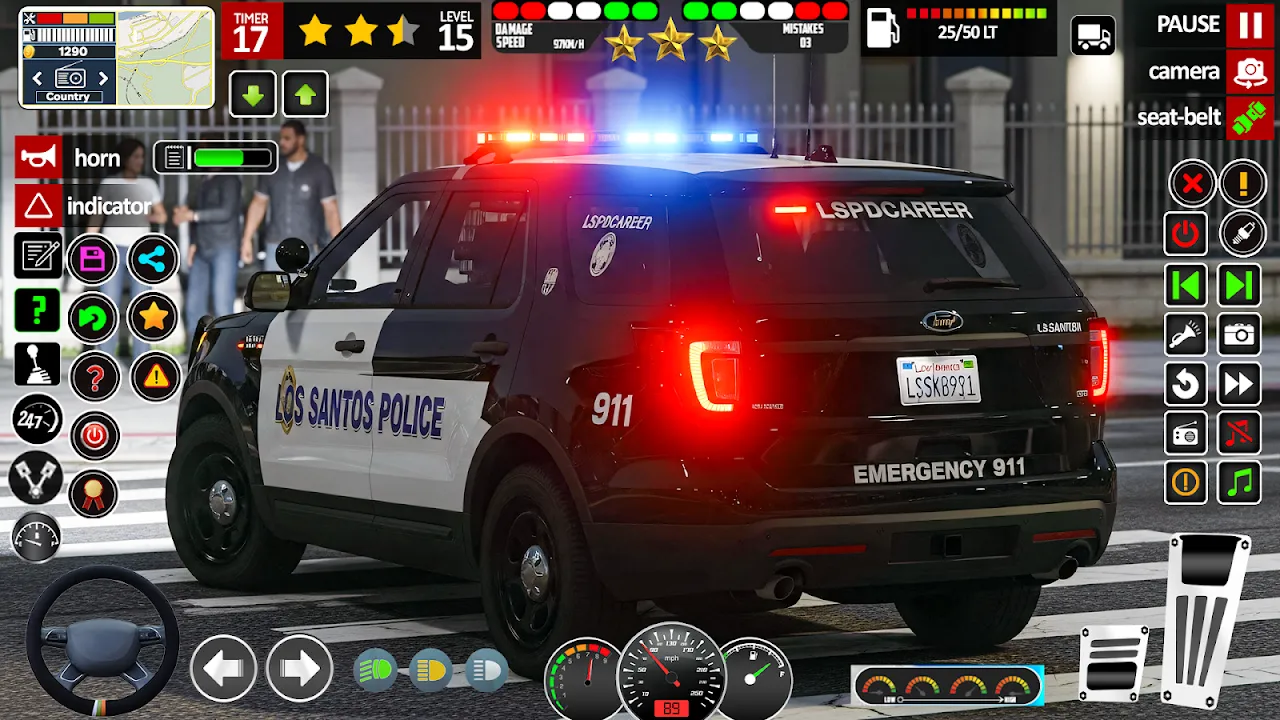Viewport: 1280px width, 720px height.
Task: Turn on the flashlight icon
Action: 1186,335
